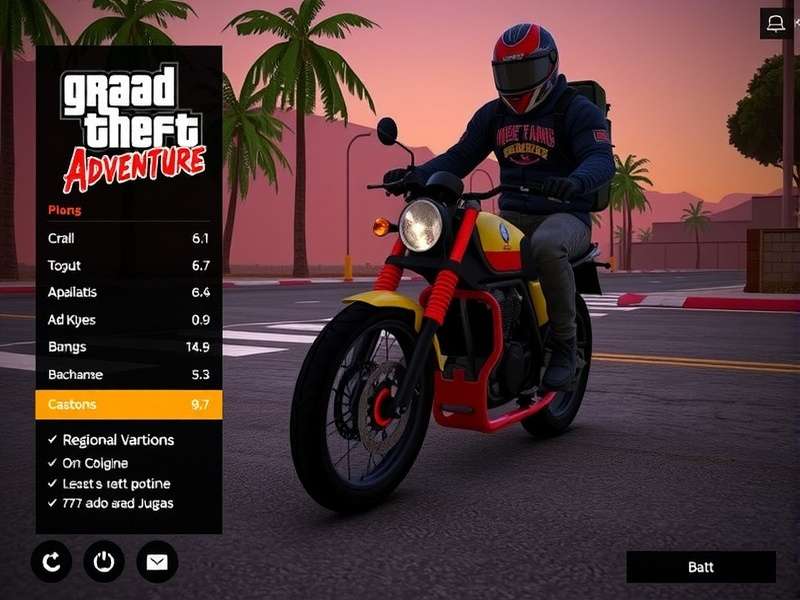Choose the Bachame entry

point(128,375)
